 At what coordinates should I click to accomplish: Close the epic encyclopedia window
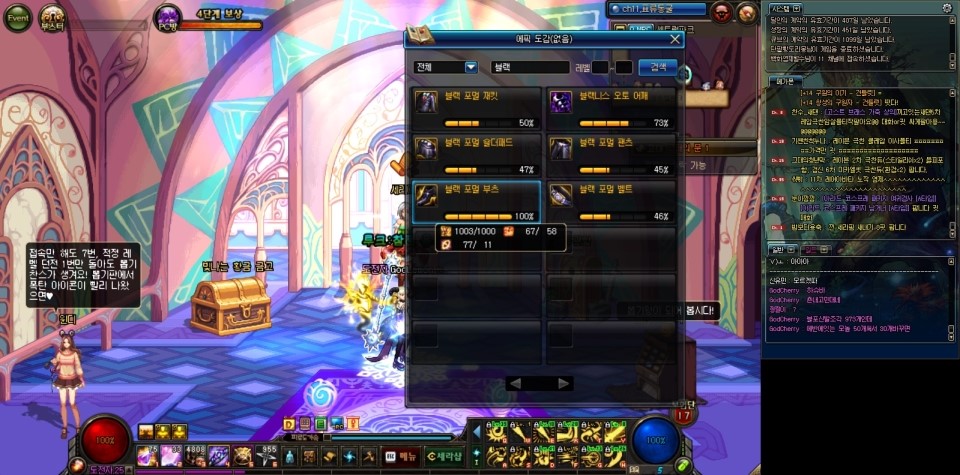tap(676, 39)
